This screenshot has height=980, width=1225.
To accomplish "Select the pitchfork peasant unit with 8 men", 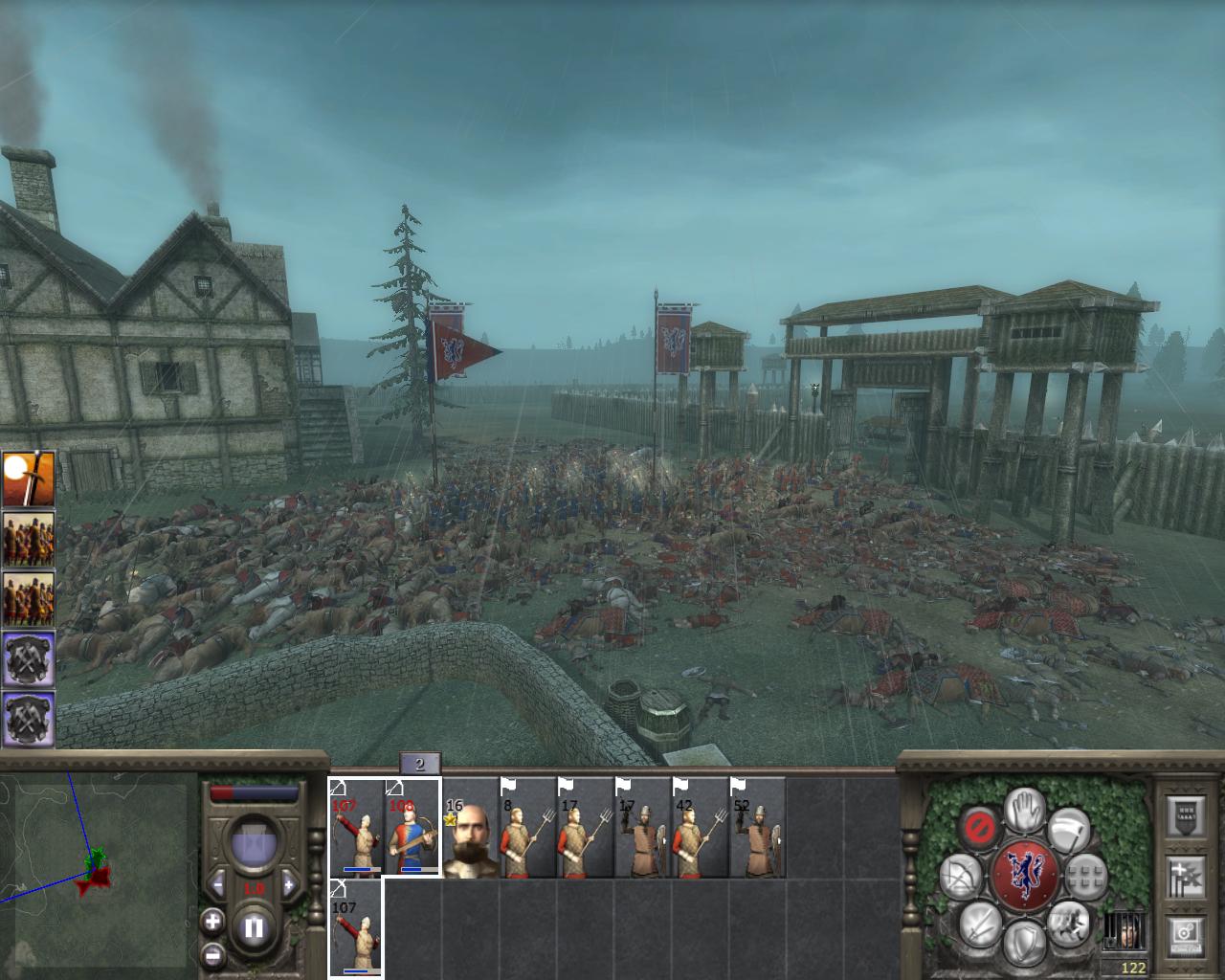I will tap(527, 828).
